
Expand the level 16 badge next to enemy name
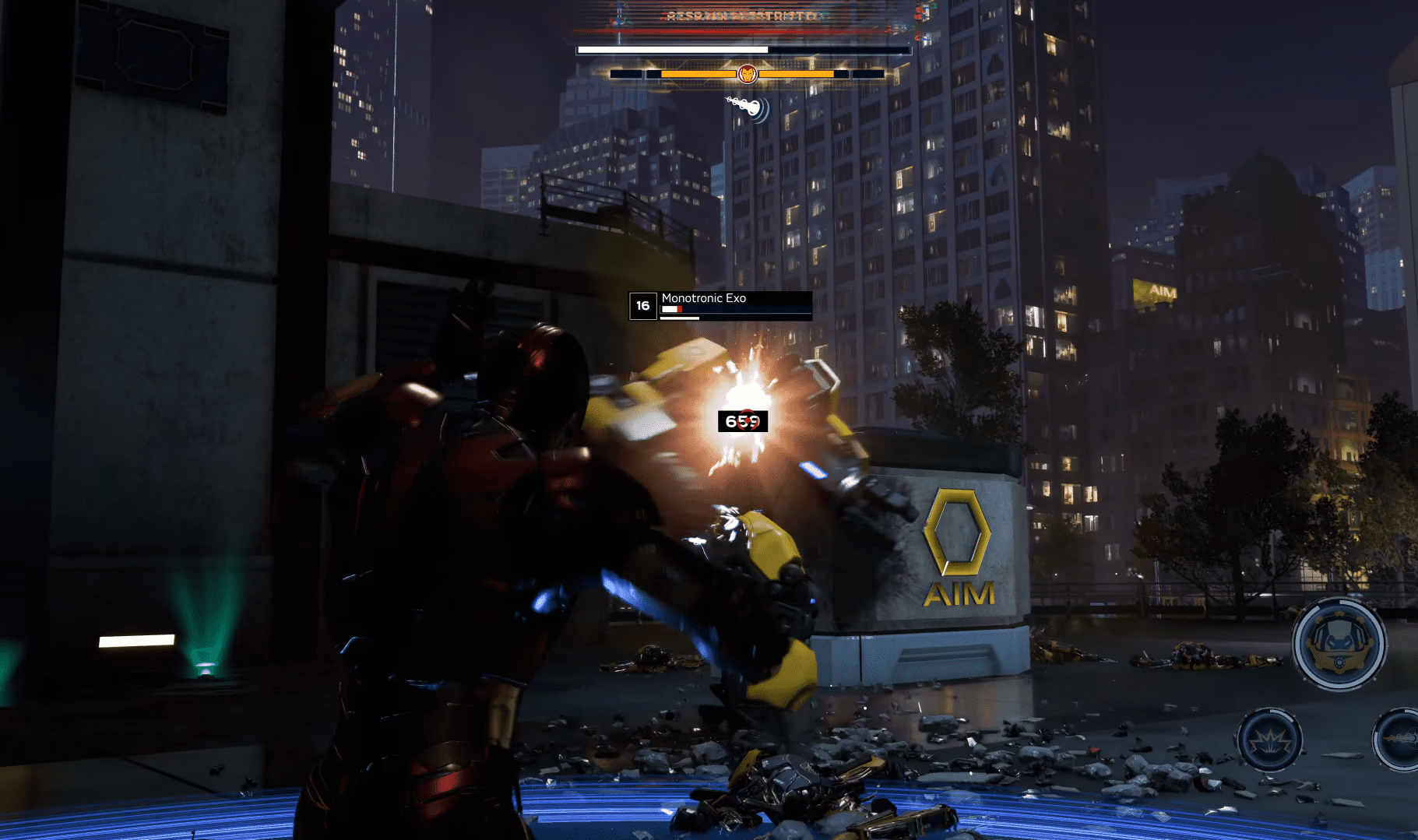tap(642, 305)
